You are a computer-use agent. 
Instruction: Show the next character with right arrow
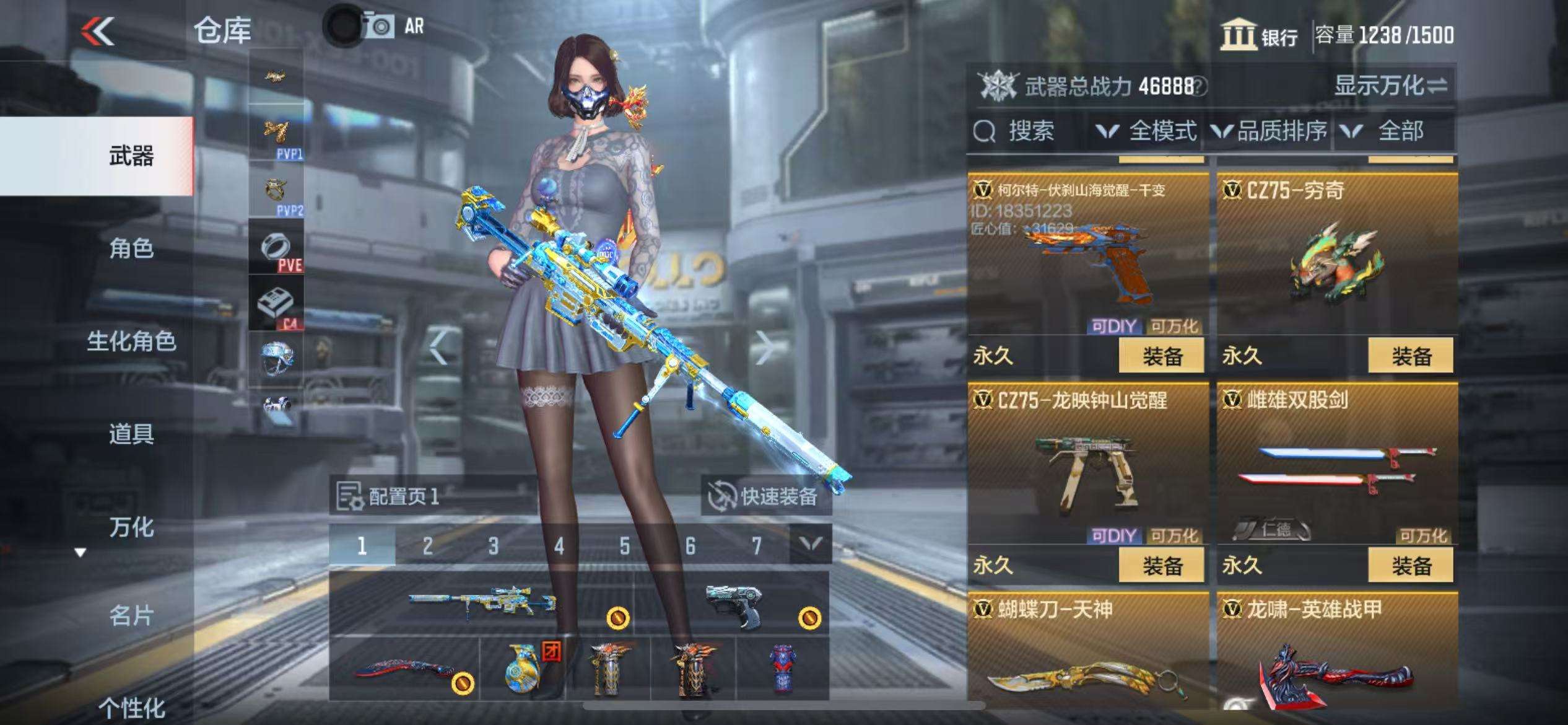coord(764,347)
